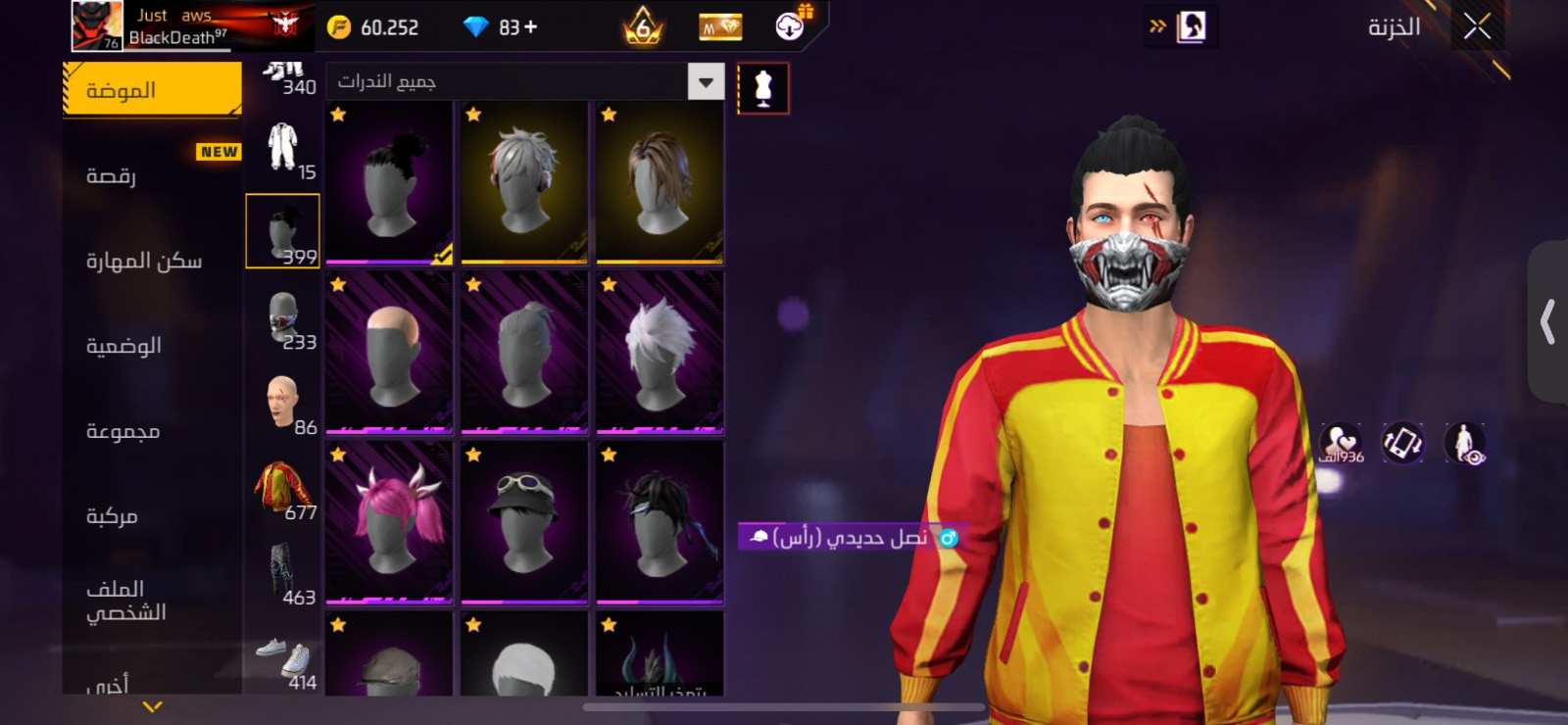This screenshot has width=1568, height=725.
Task: Open the الموضة fashion tab
Action: click(152, 90)
